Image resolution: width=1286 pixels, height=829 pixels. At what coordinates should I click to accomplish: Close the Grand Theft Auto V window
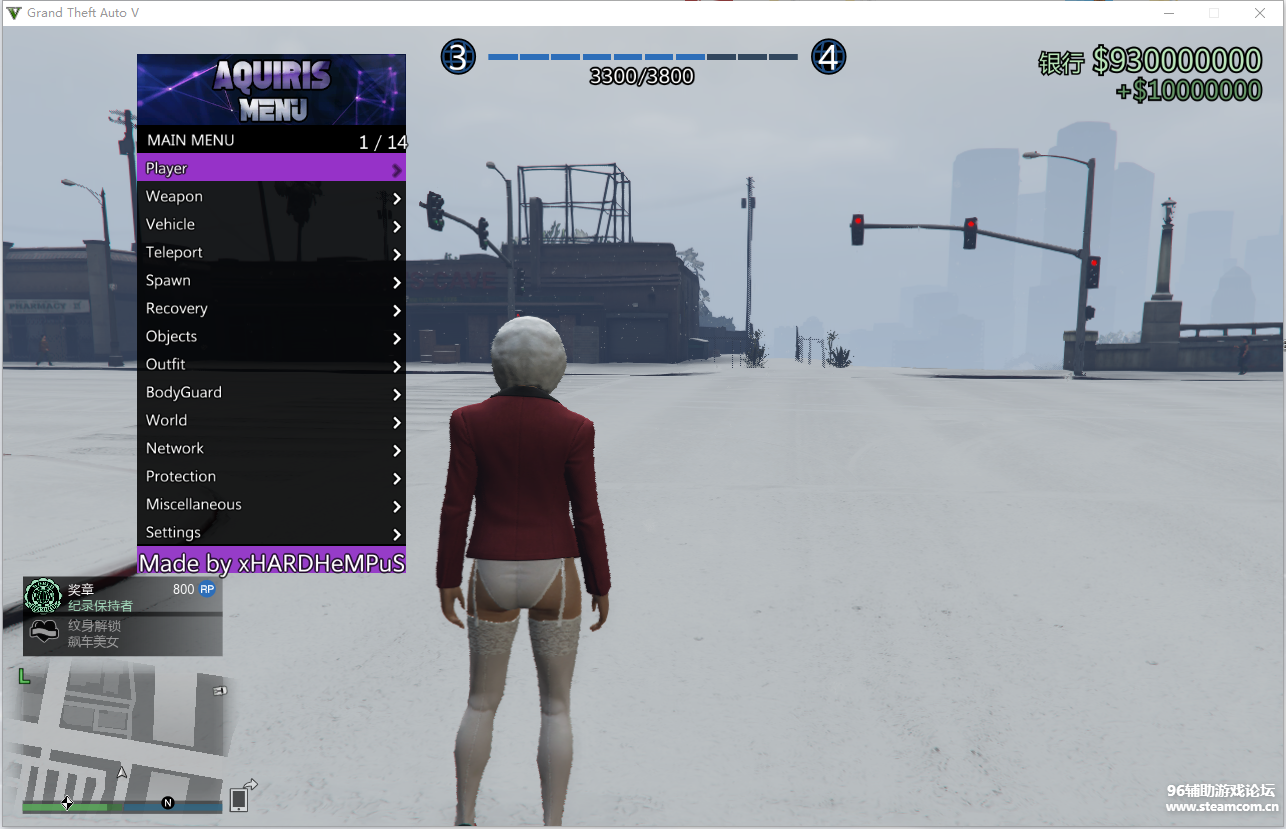point(1260,13)
